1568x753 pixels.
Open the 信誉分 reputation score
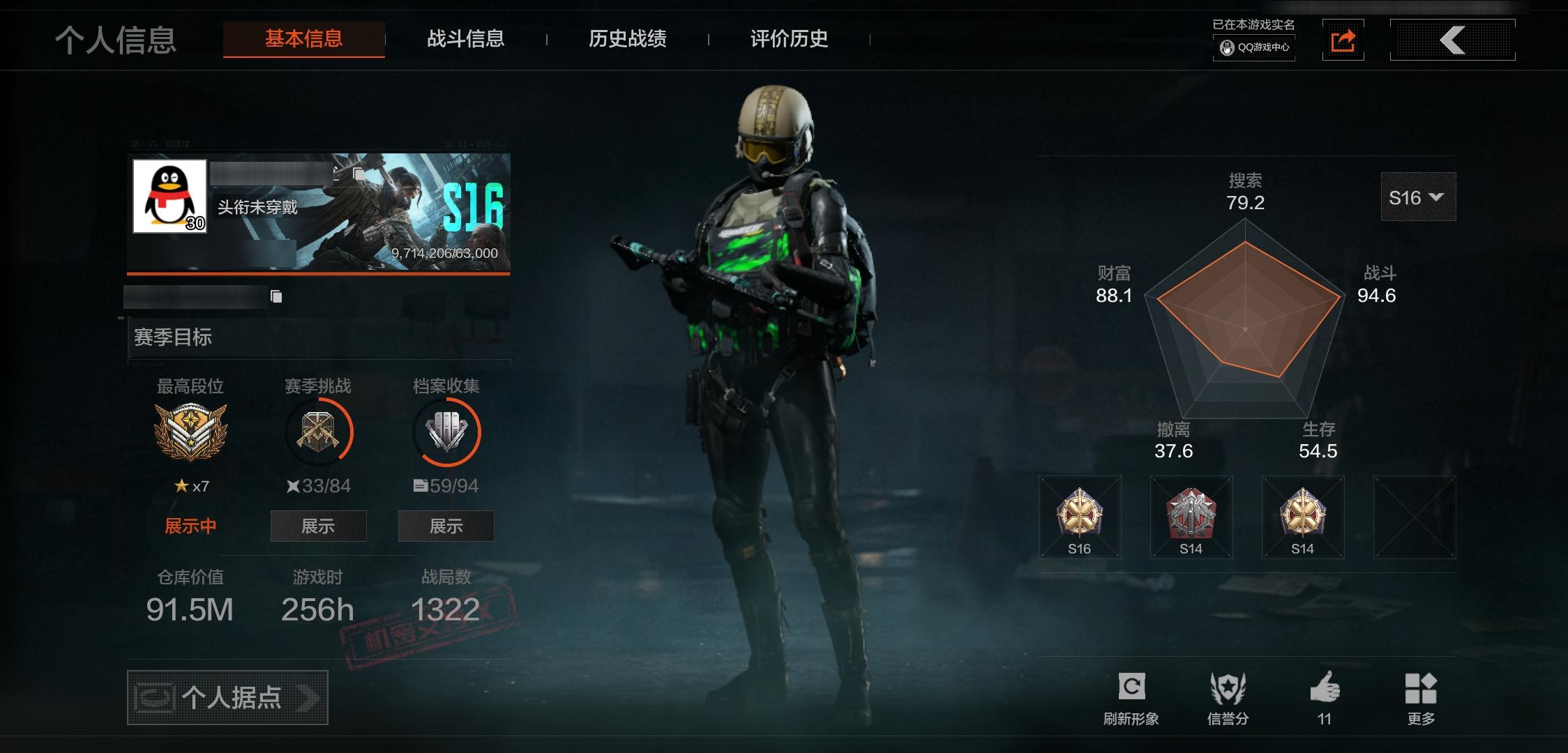(1228, 698)
